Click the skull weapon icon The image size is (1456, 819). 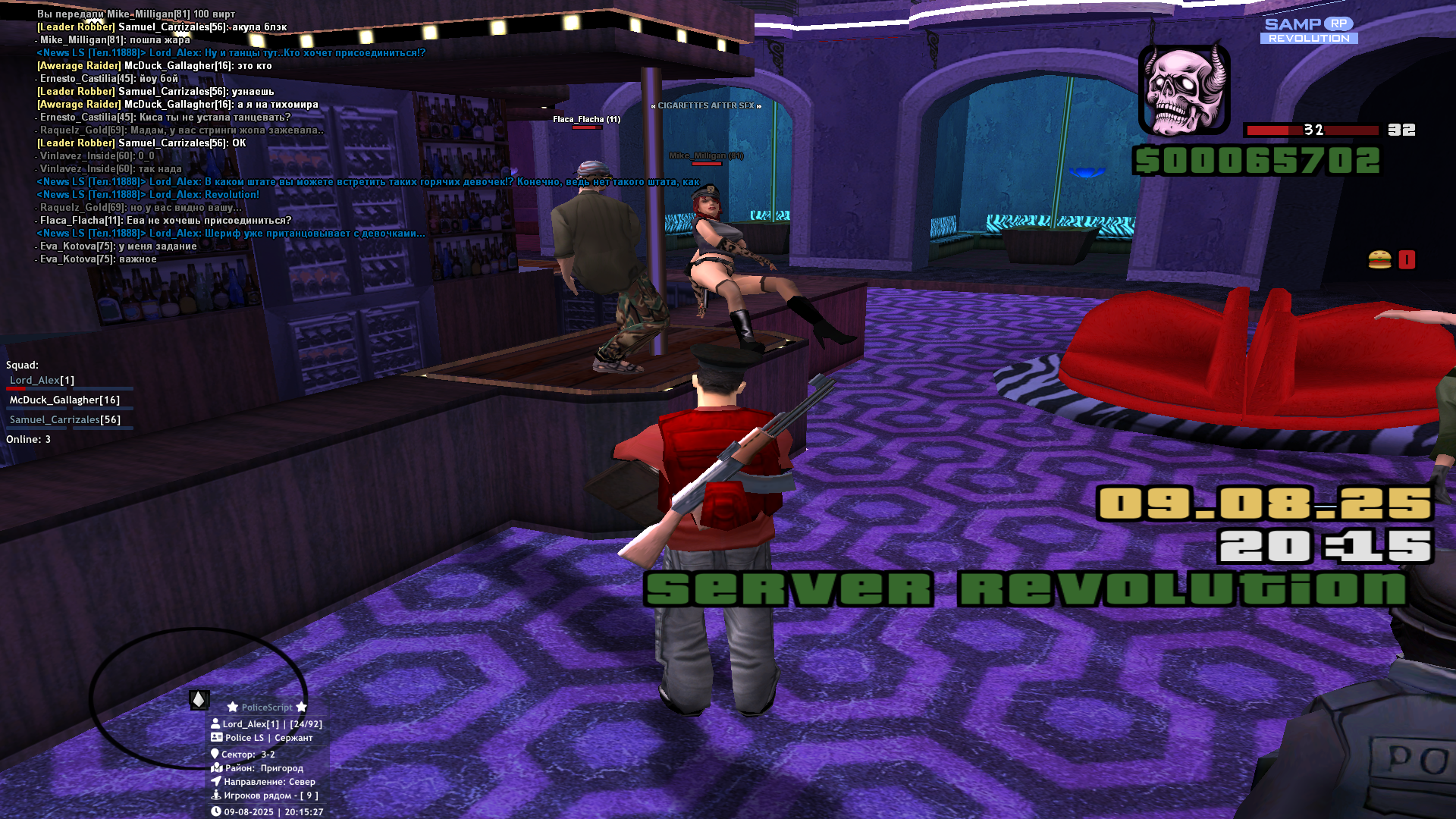1184,90
